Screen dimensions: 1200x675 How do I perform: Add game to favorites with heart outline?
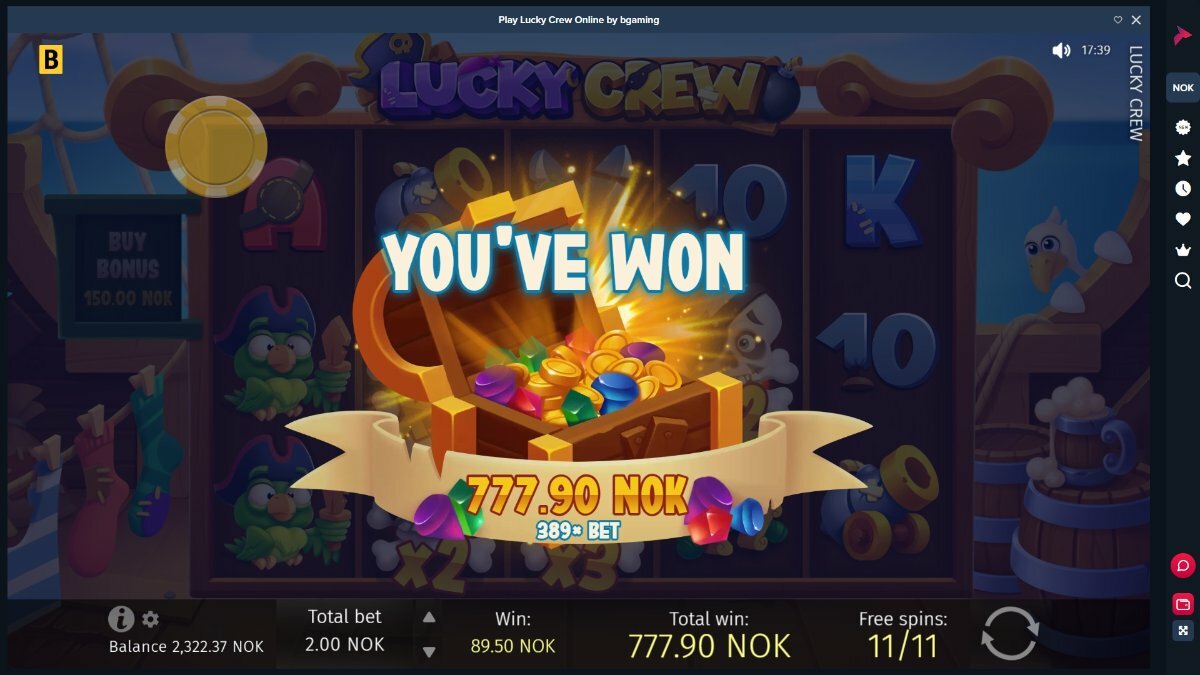(1118, 20)
